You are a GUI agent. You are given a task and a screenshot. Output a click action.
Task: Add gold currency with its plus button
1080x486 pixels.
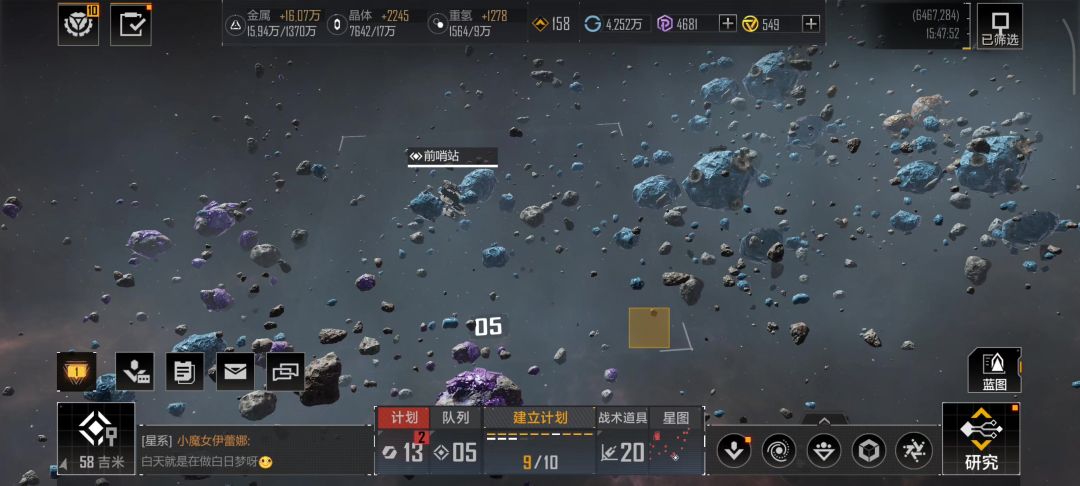click(811, 24)
